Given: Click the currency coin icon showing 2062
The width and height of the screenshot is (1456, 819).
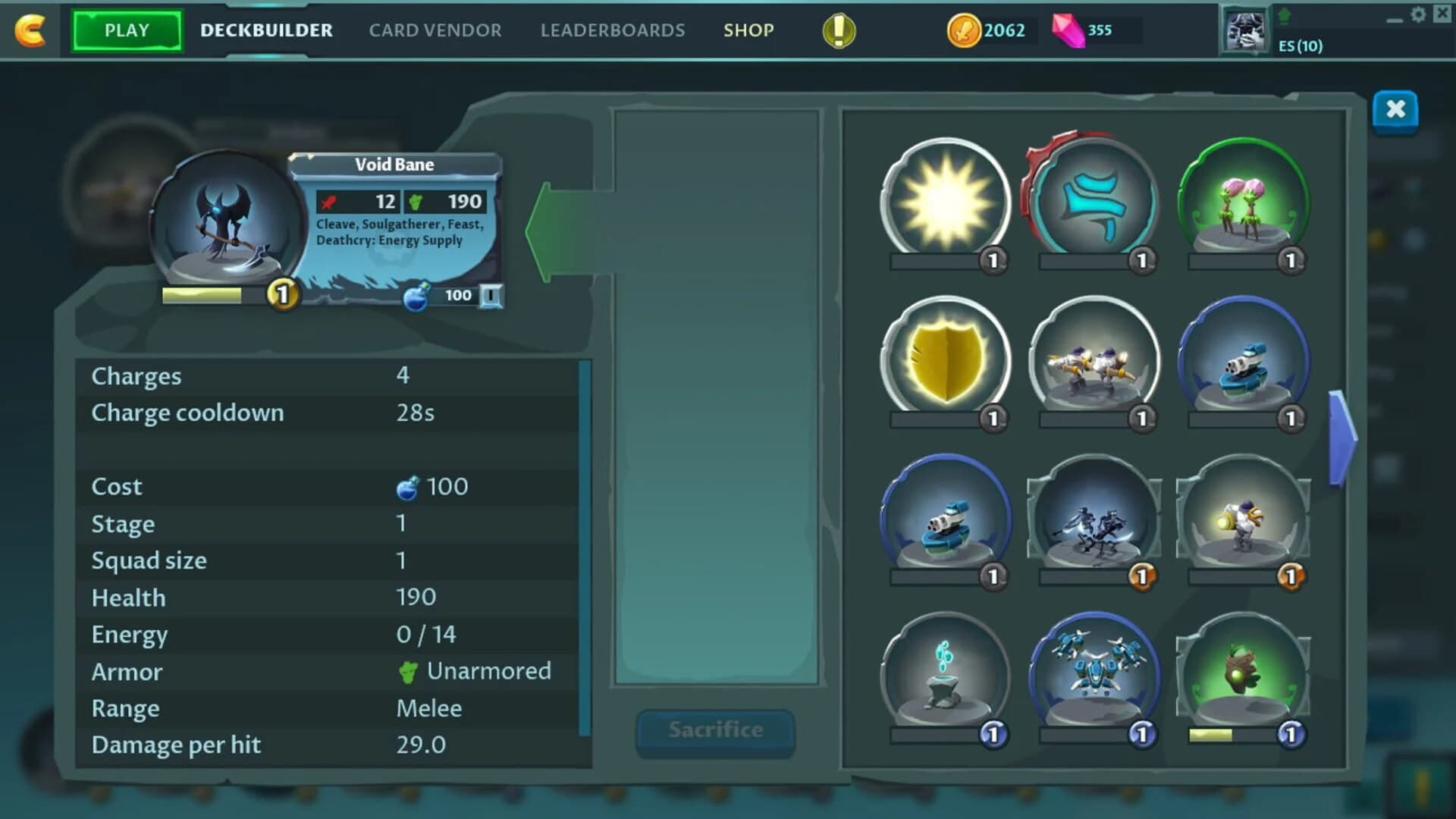Looking at the screenshot, I should (964, 30).
